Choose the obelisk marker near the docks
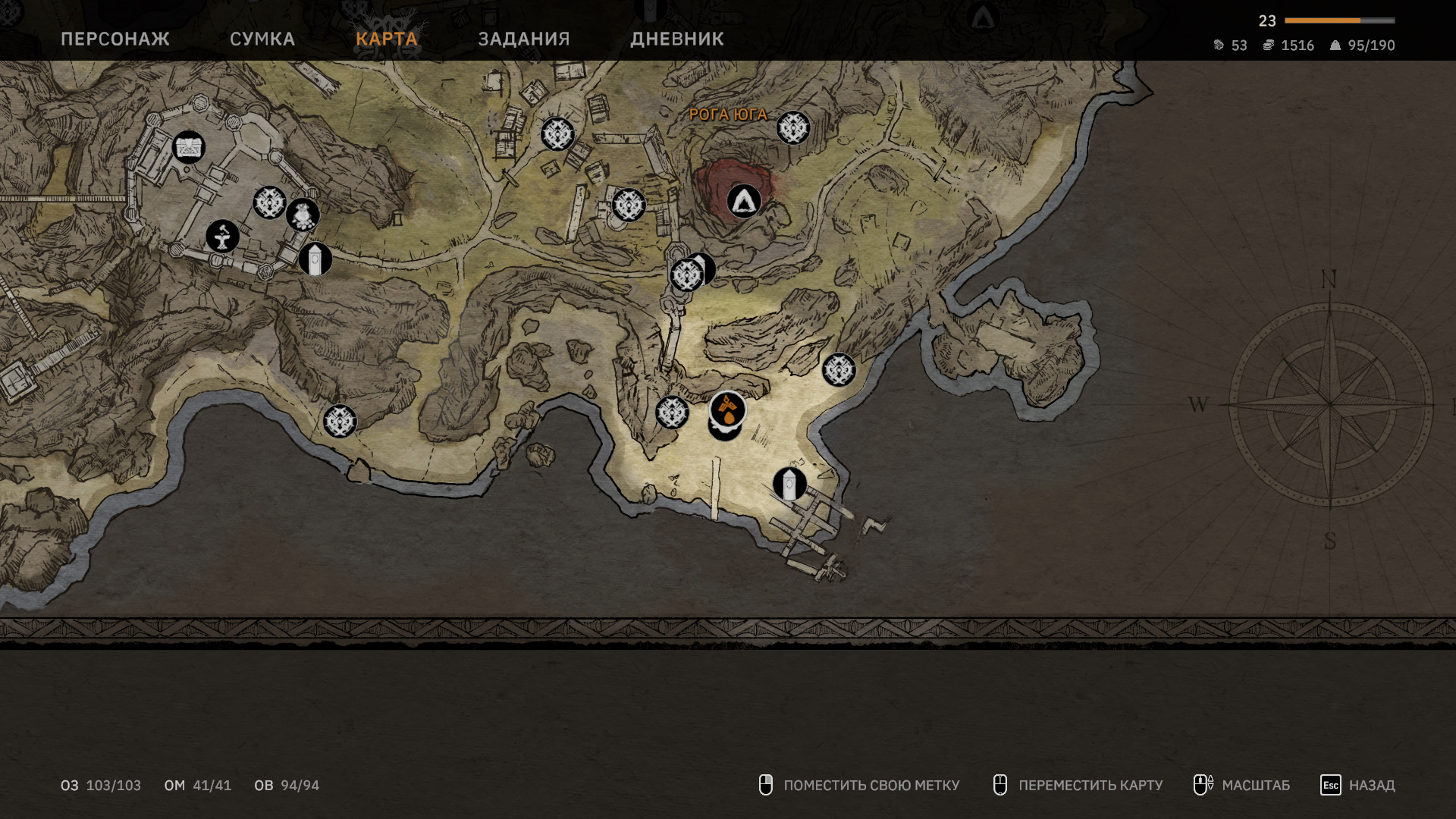Screen dimensions: 1456x819 pos(789,484)
